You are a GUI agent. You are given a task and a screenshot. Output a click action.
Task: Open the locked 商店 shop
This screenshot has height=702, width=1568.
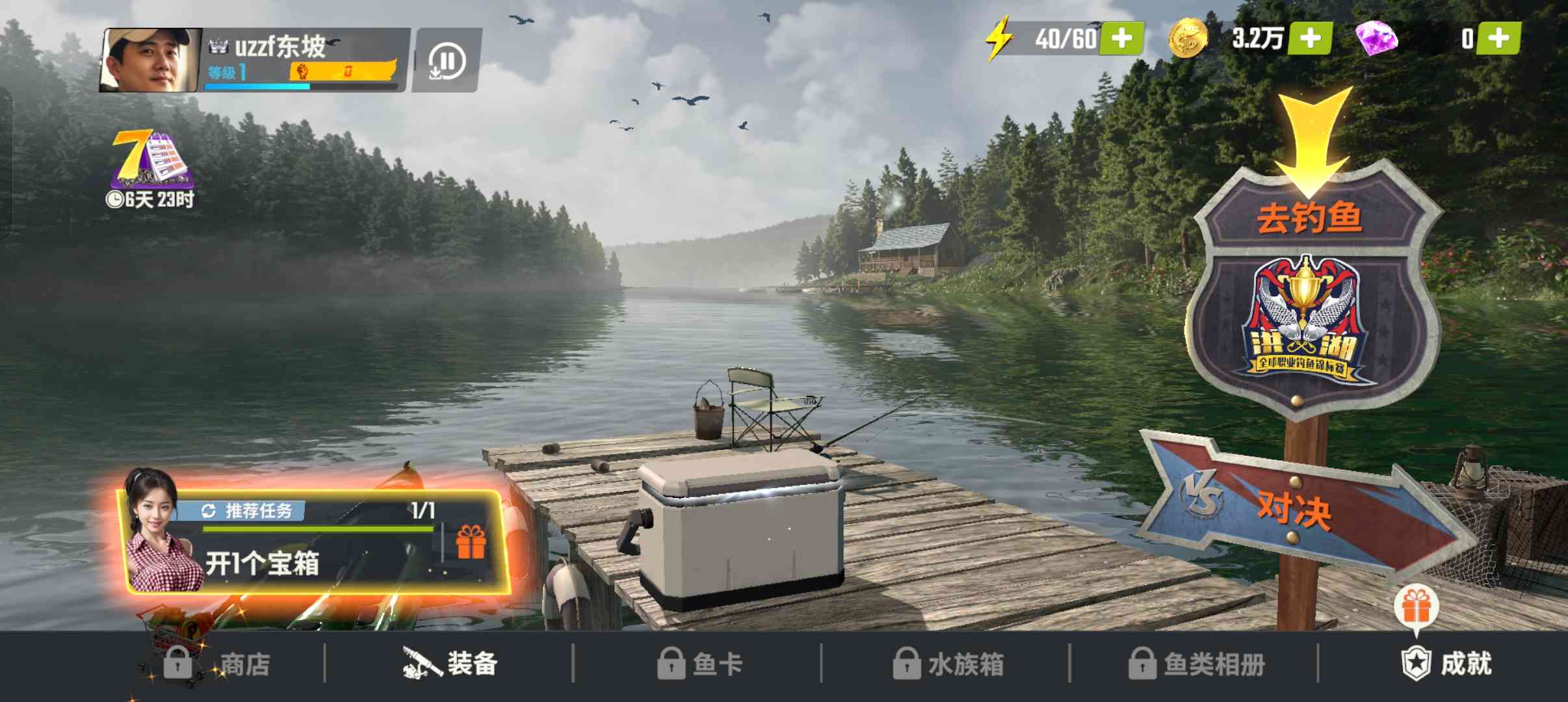218,664
